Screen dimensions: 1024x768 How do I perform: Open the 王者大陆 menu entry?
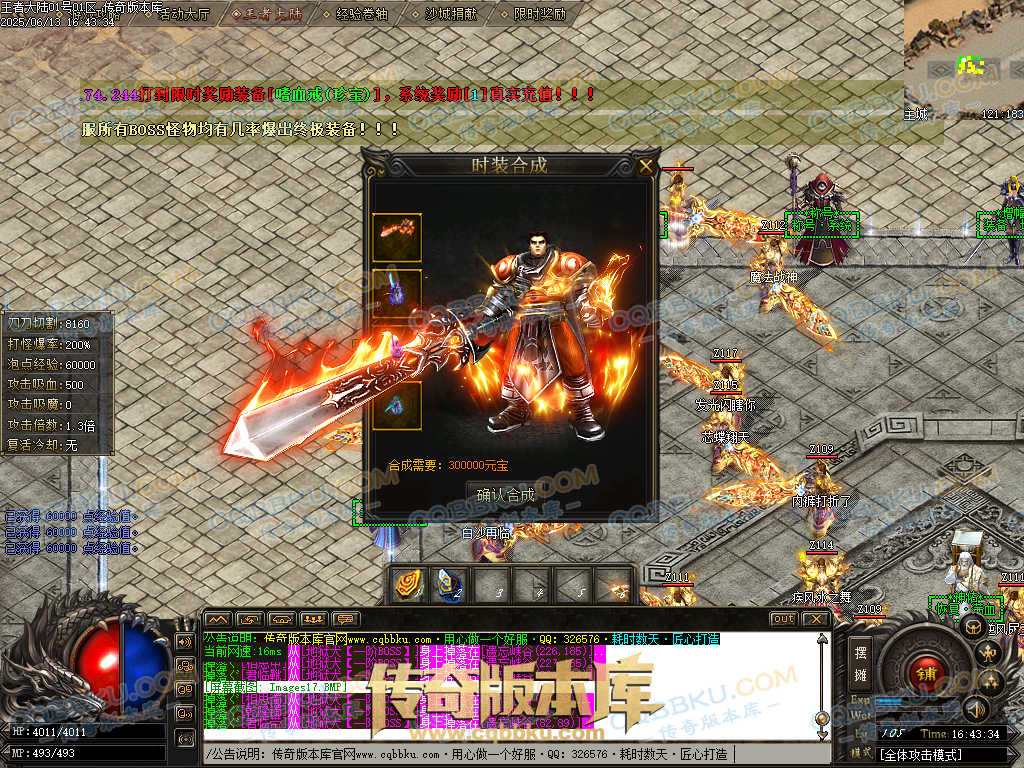click(266, 15)
